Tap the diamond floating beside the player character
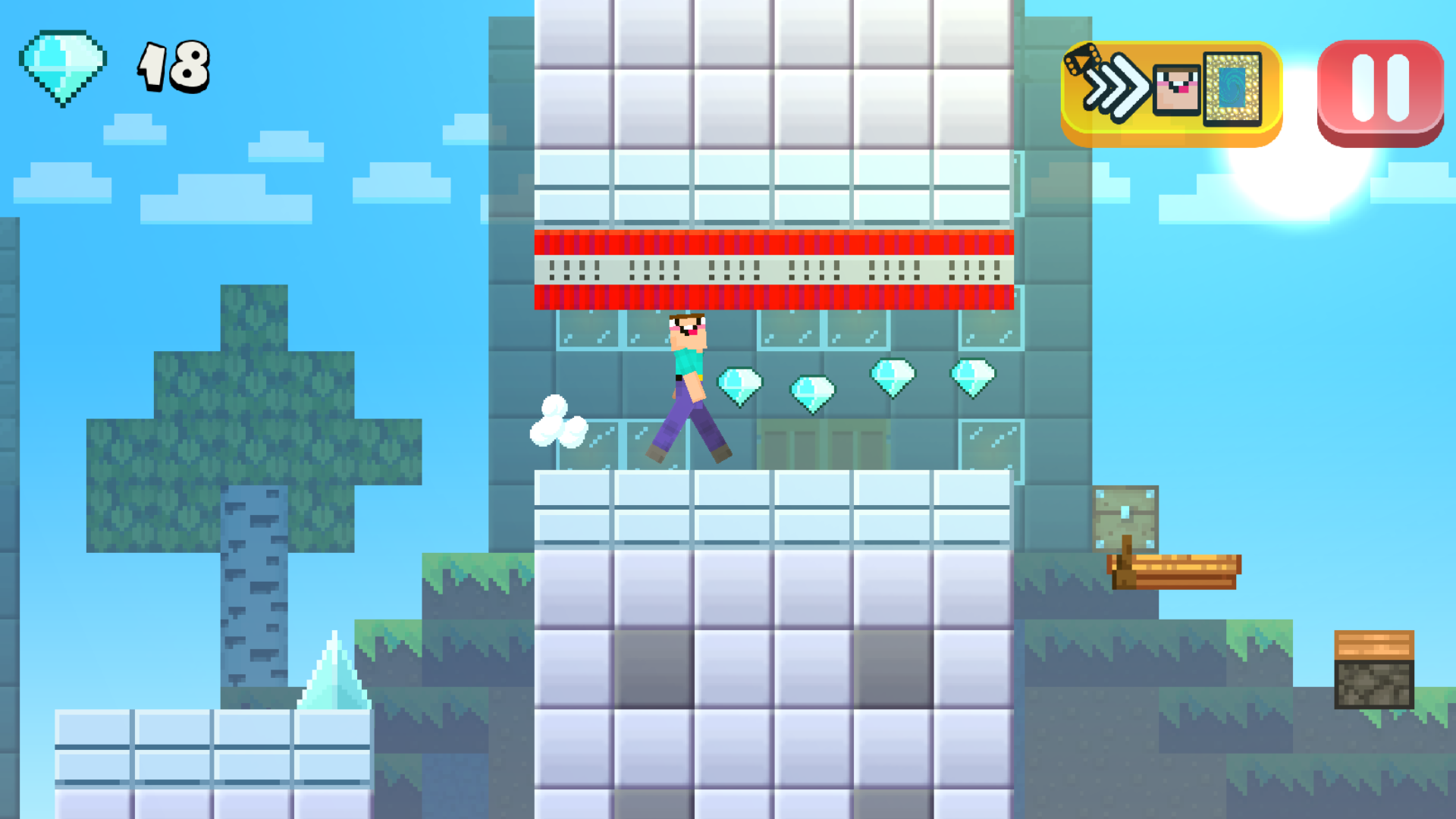This screenshot has width=1456, height=819. click(741, 383)
